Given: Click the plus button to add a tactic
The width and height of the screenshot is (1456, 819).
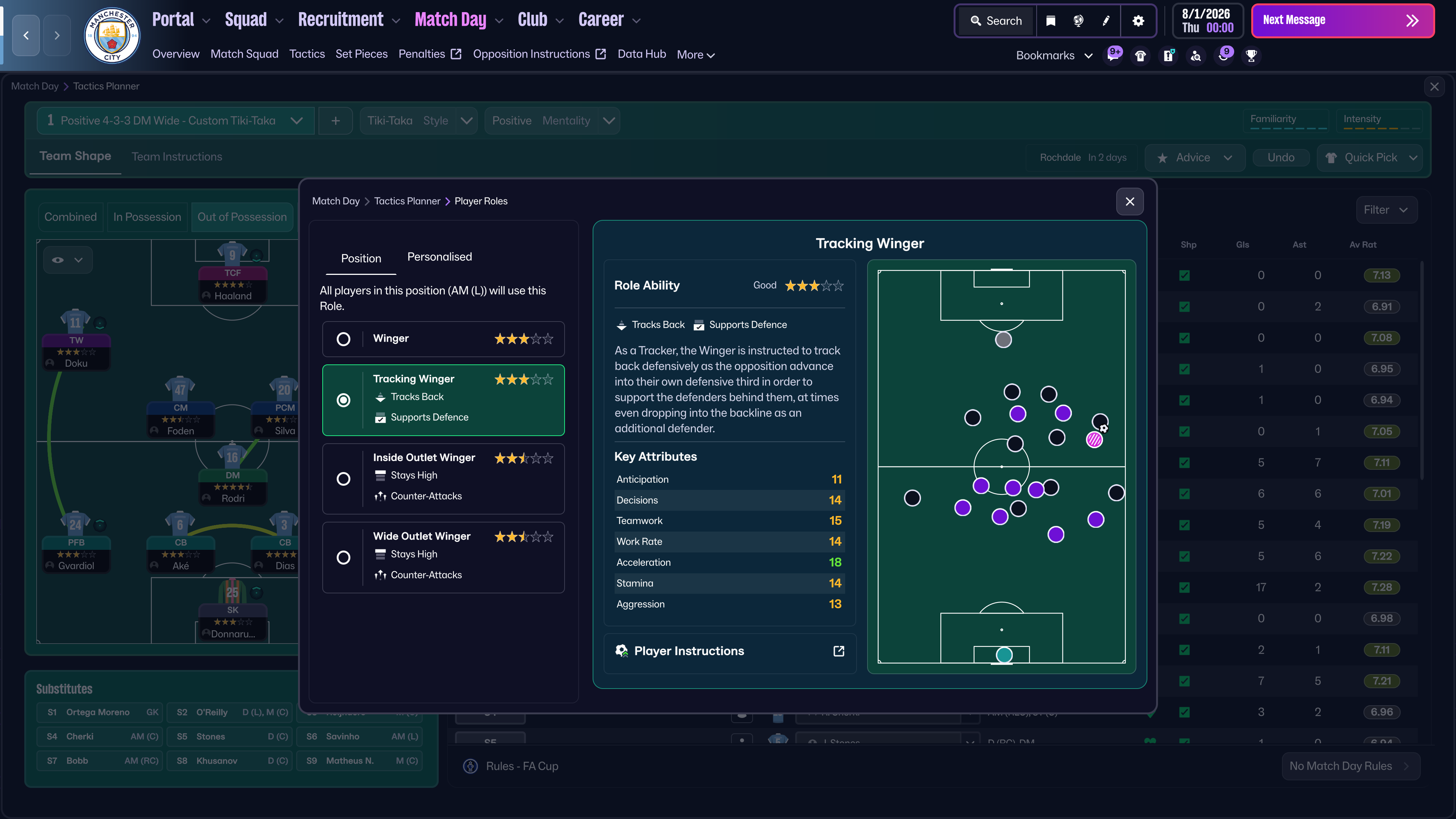Looking at the screenshot, I should (x=335, y=121).
